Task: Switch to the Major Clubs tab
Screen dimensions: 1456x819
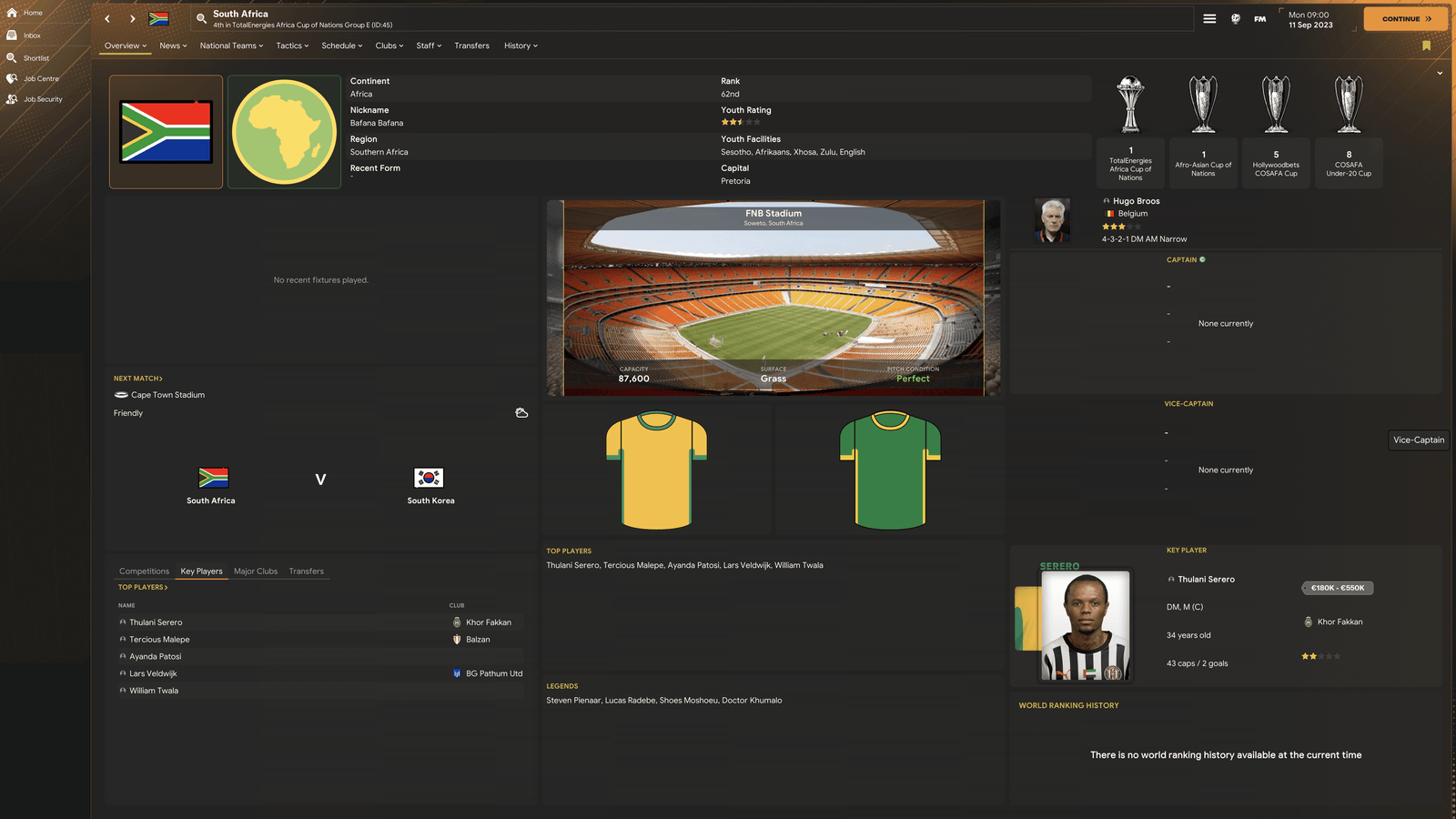Action: pos(256,571)
